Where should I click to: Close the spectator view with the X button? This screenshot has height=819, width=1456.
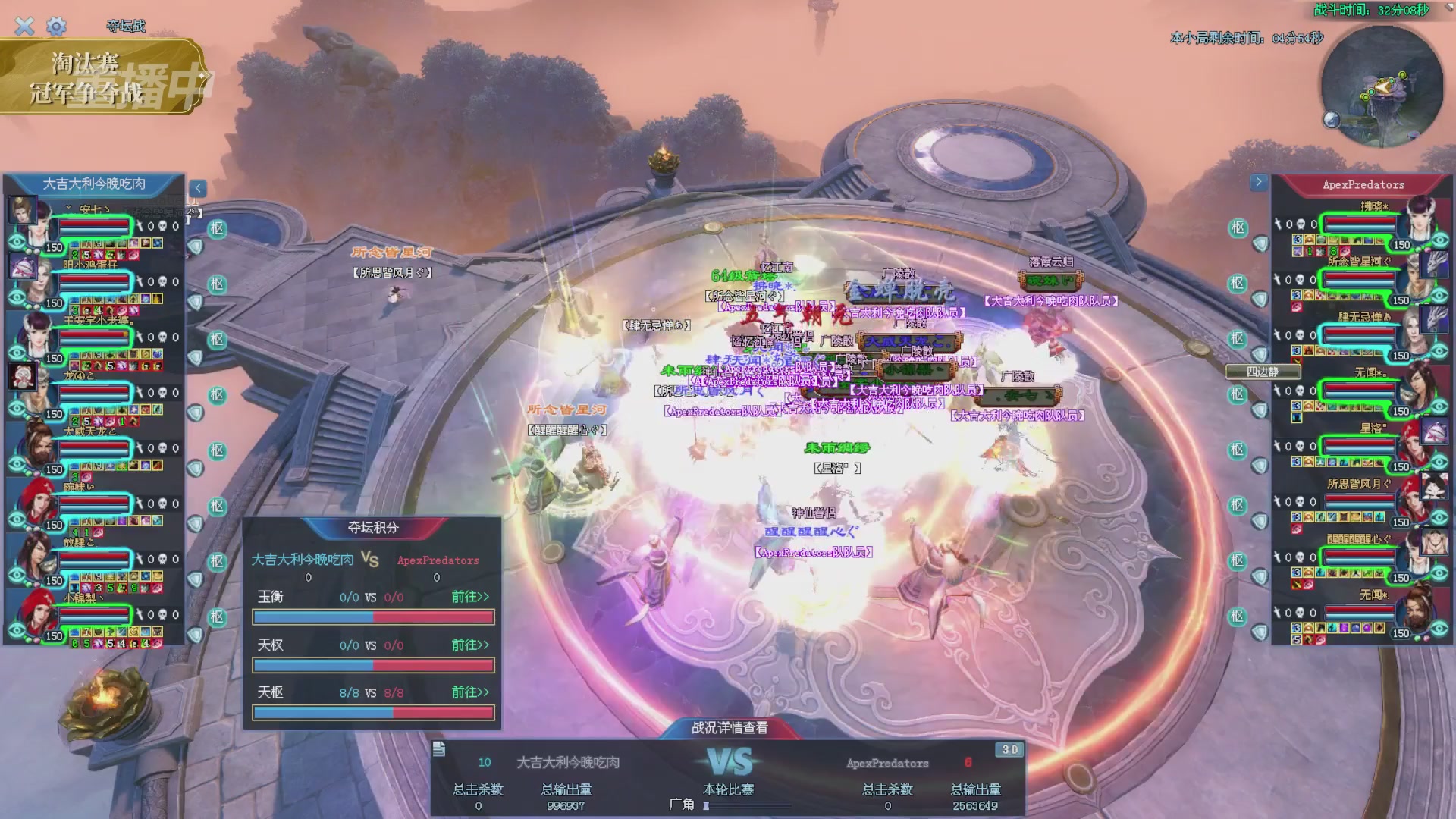(24, 27)
